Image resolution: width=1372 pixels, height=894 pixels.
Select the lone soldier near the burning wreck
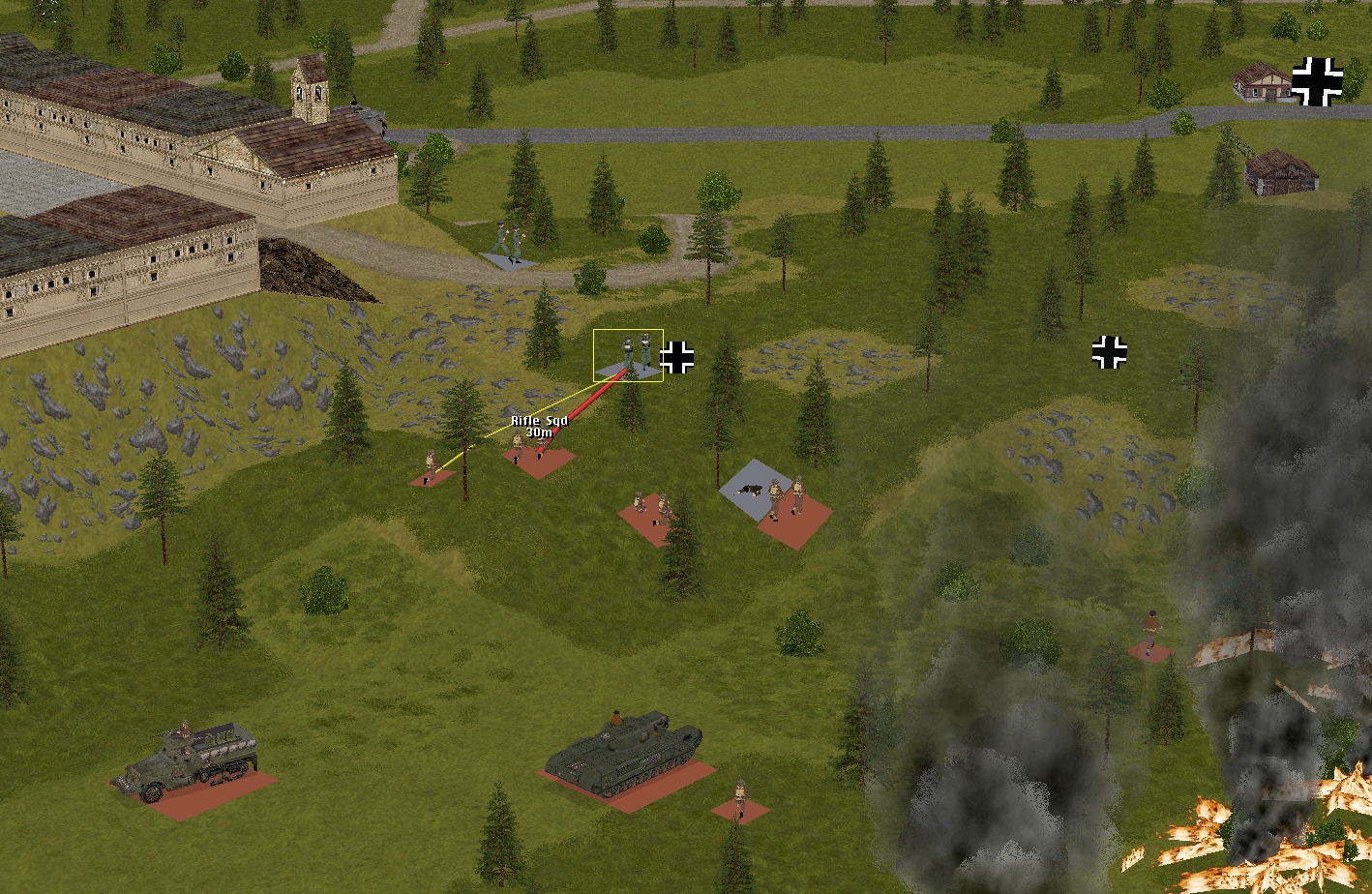1149,635
